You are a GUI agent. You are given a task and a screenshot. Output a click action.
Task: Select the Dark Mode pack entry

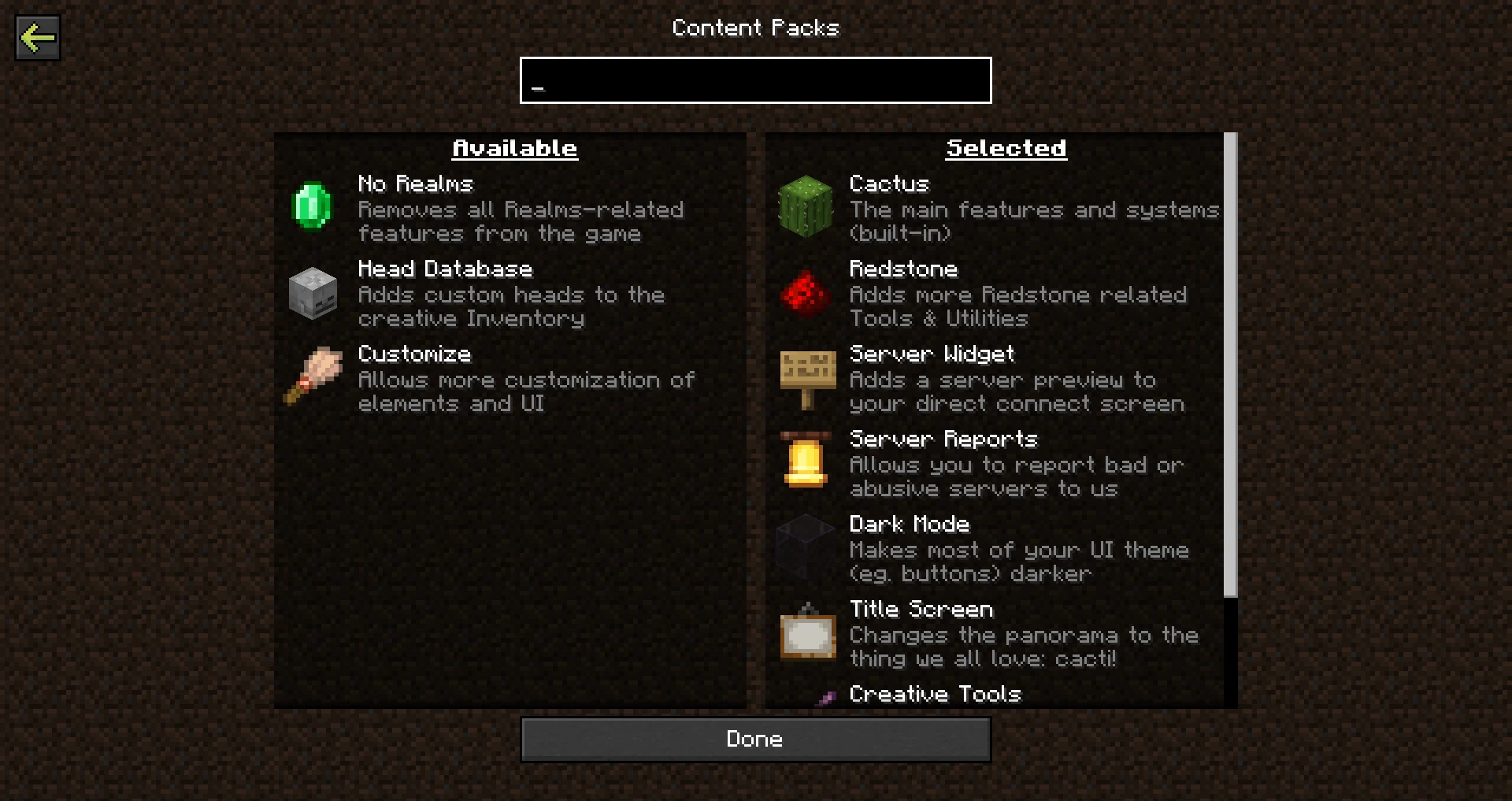pyautogui.click(x=910, y=524)
